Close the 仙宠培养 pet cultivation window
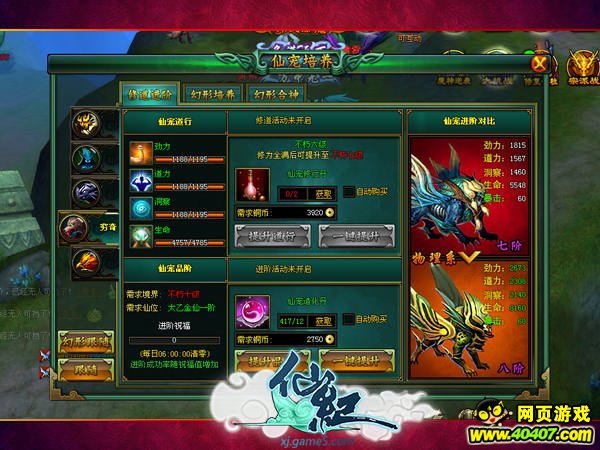Viewport: 600px width, 450px height. point(539,62)
